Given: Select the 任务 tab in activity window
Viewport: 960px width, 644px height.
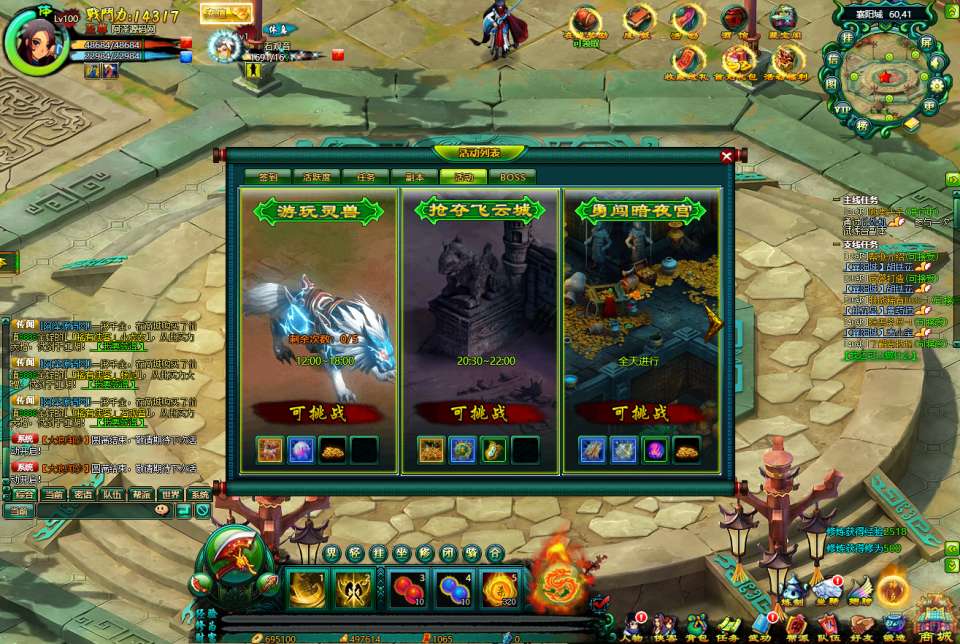Looking at the screenshot, I should pos(366,177).
